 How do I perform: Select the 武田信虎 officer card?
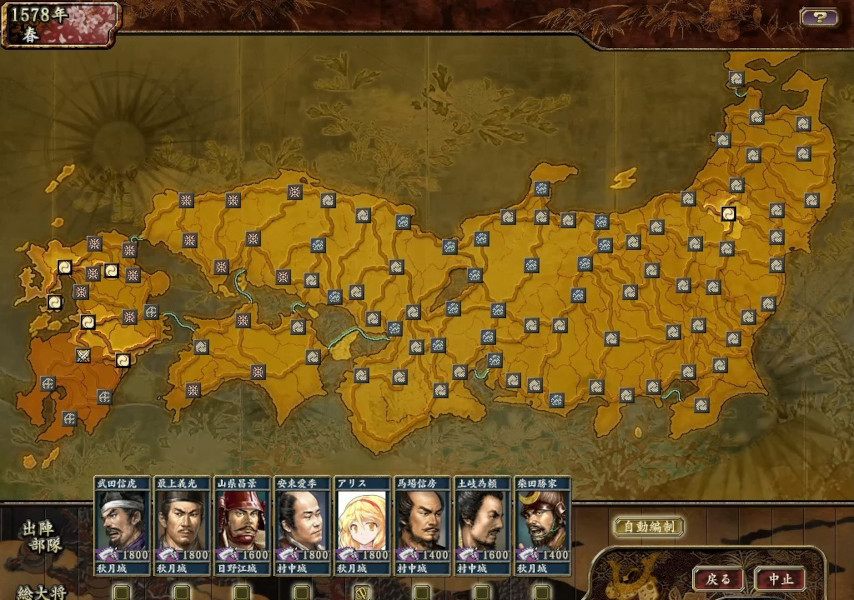point(122,525)
